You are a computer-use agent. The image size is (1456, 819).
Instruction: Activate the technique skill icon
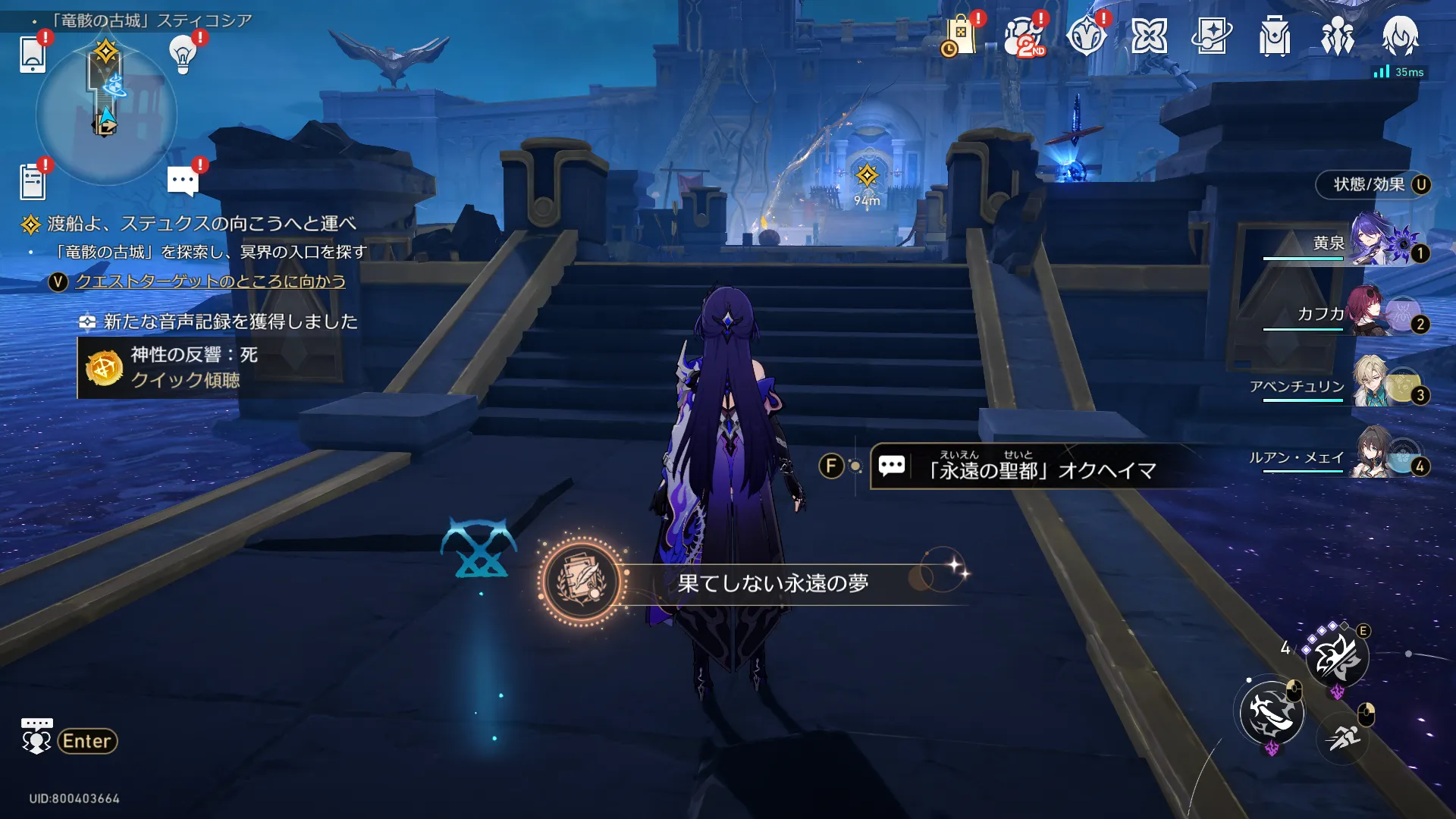pyautogui.click(x=1337, y=657)
